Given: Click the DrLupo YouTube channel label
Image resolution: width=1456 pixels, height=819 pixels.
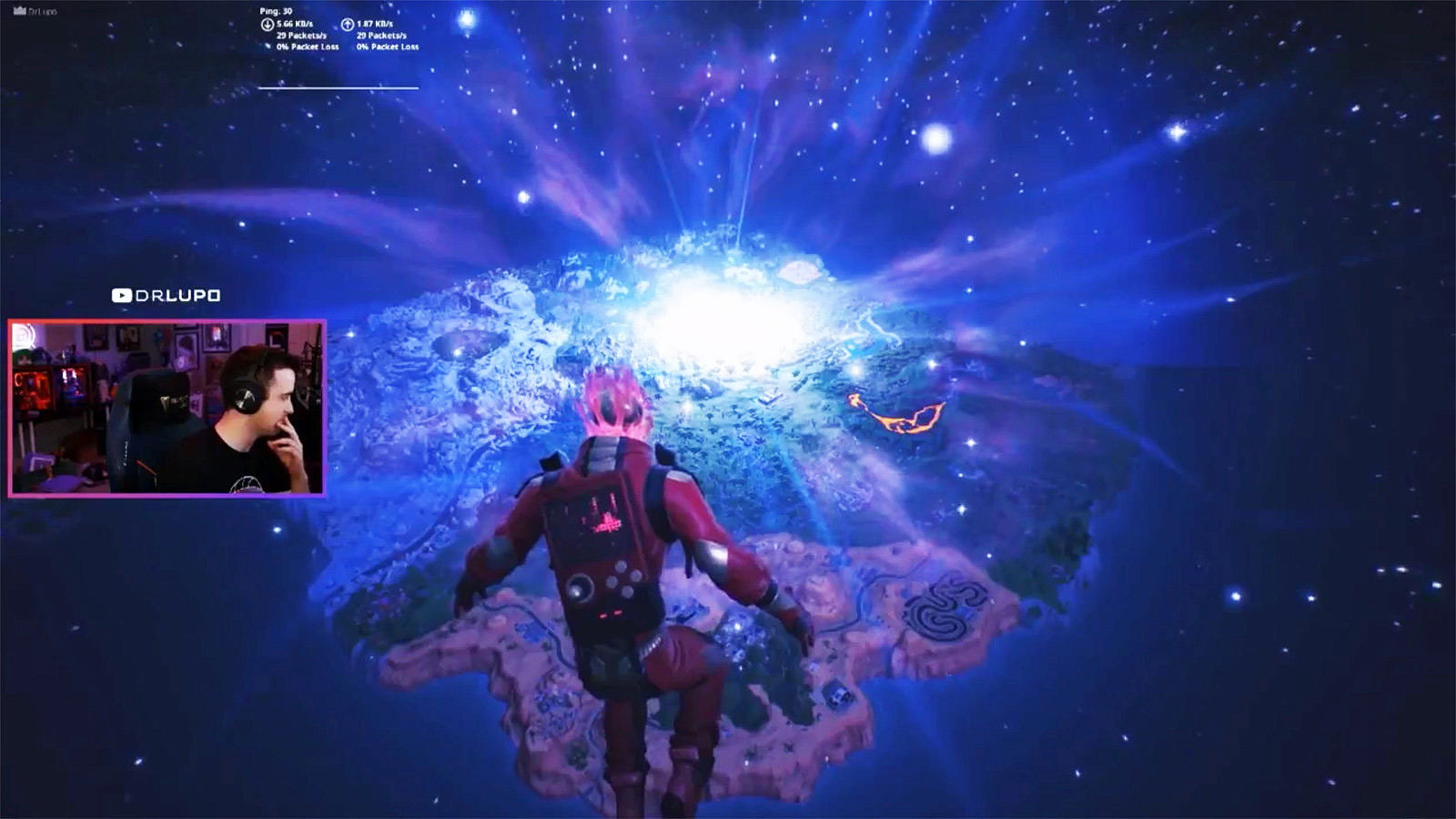Looking at the screenshot, I should 167,296.
